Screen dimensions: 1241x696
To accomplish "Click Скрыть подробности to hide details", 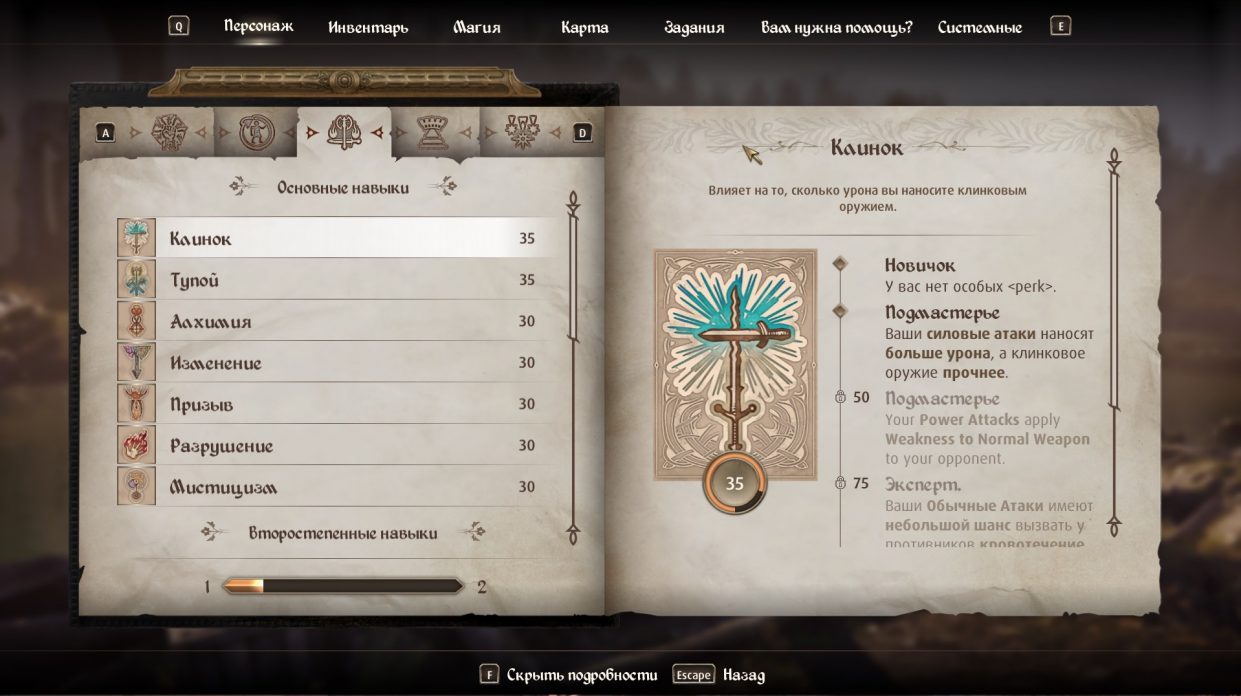I will pyautogui.click(x=581, y=675).
